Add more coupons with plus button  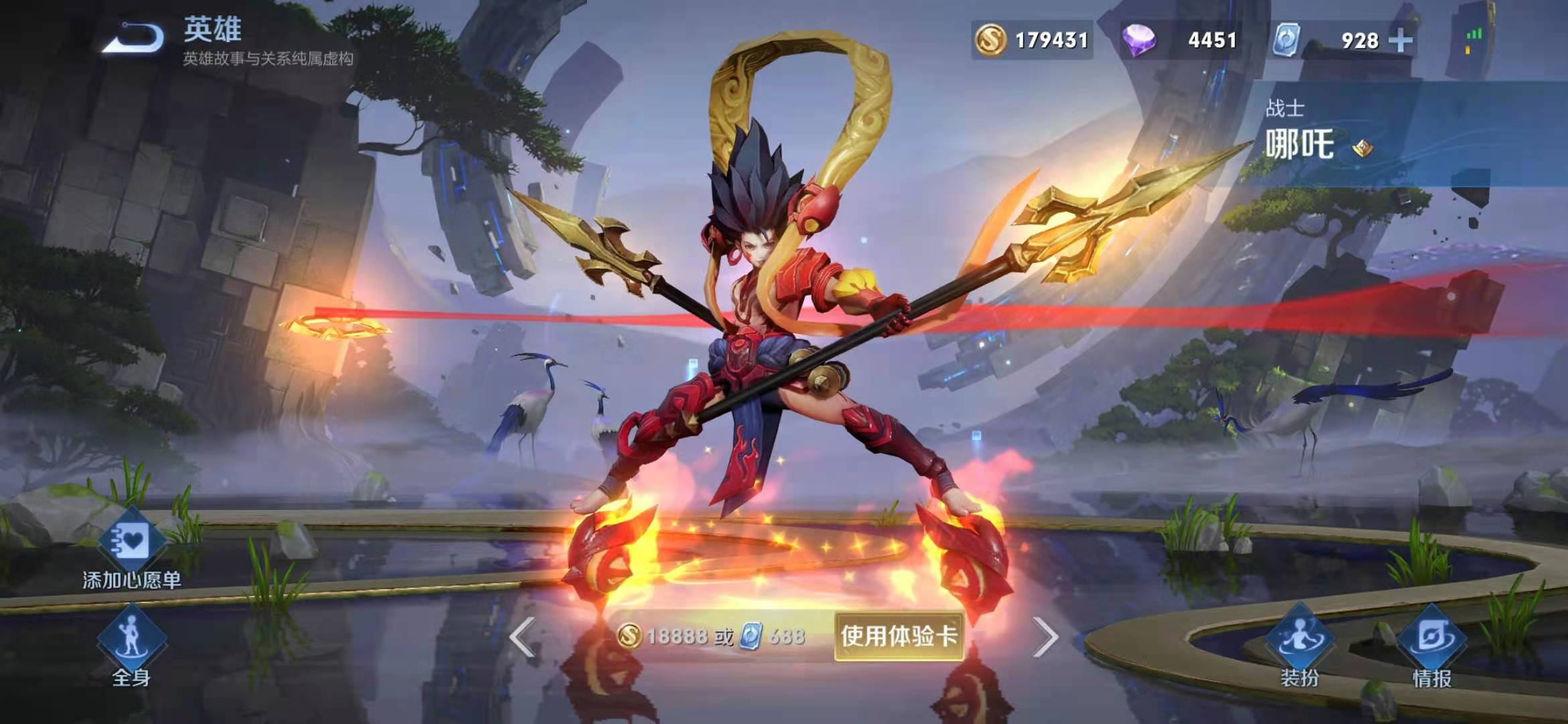tap(1400, 40)
